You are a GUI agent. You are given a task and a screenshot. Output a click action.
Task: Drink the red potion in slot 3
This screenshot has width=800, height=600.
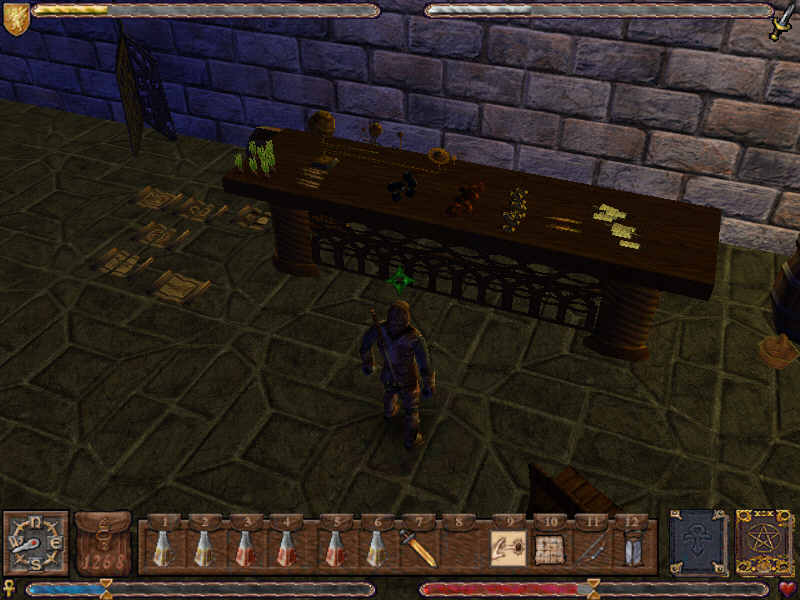tap(245, 548)
